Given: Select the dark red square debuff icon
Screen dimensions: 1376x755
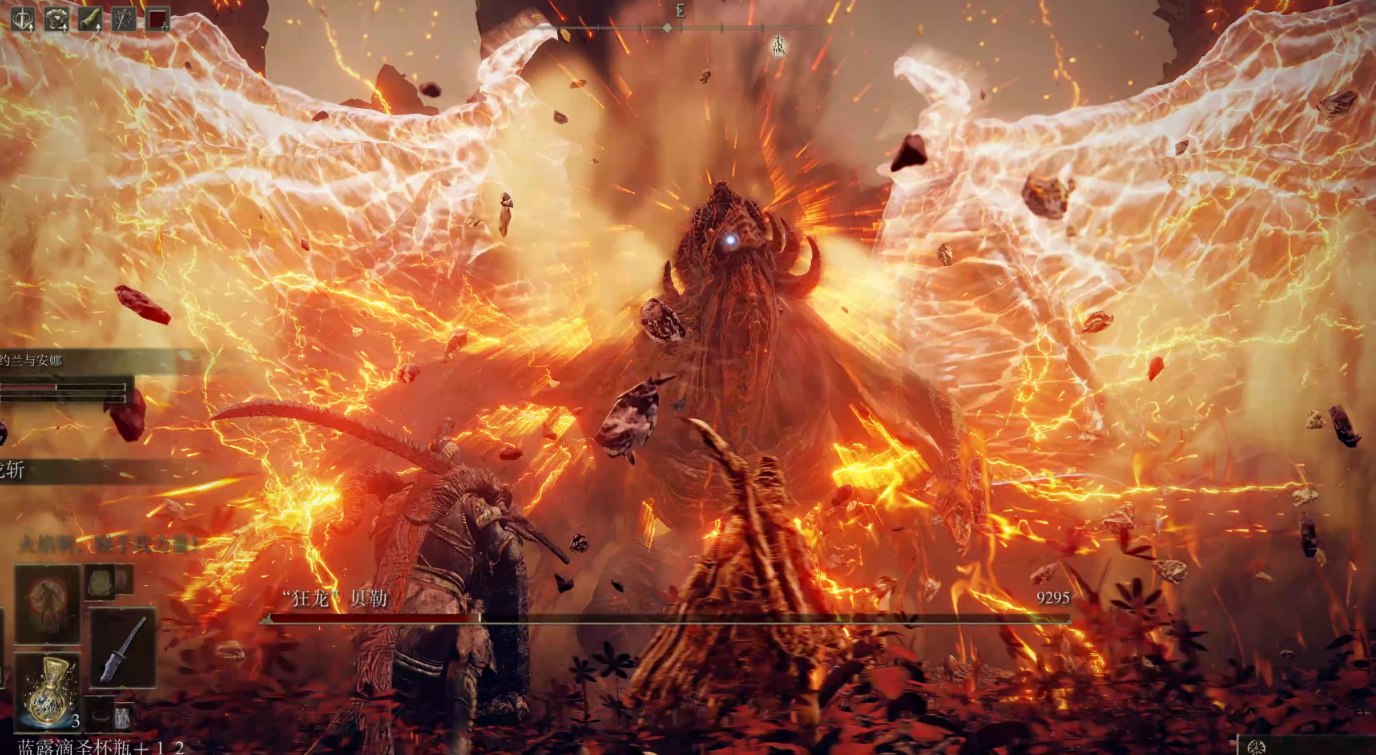Looking at the screenshot, I should tap(158, 19).
